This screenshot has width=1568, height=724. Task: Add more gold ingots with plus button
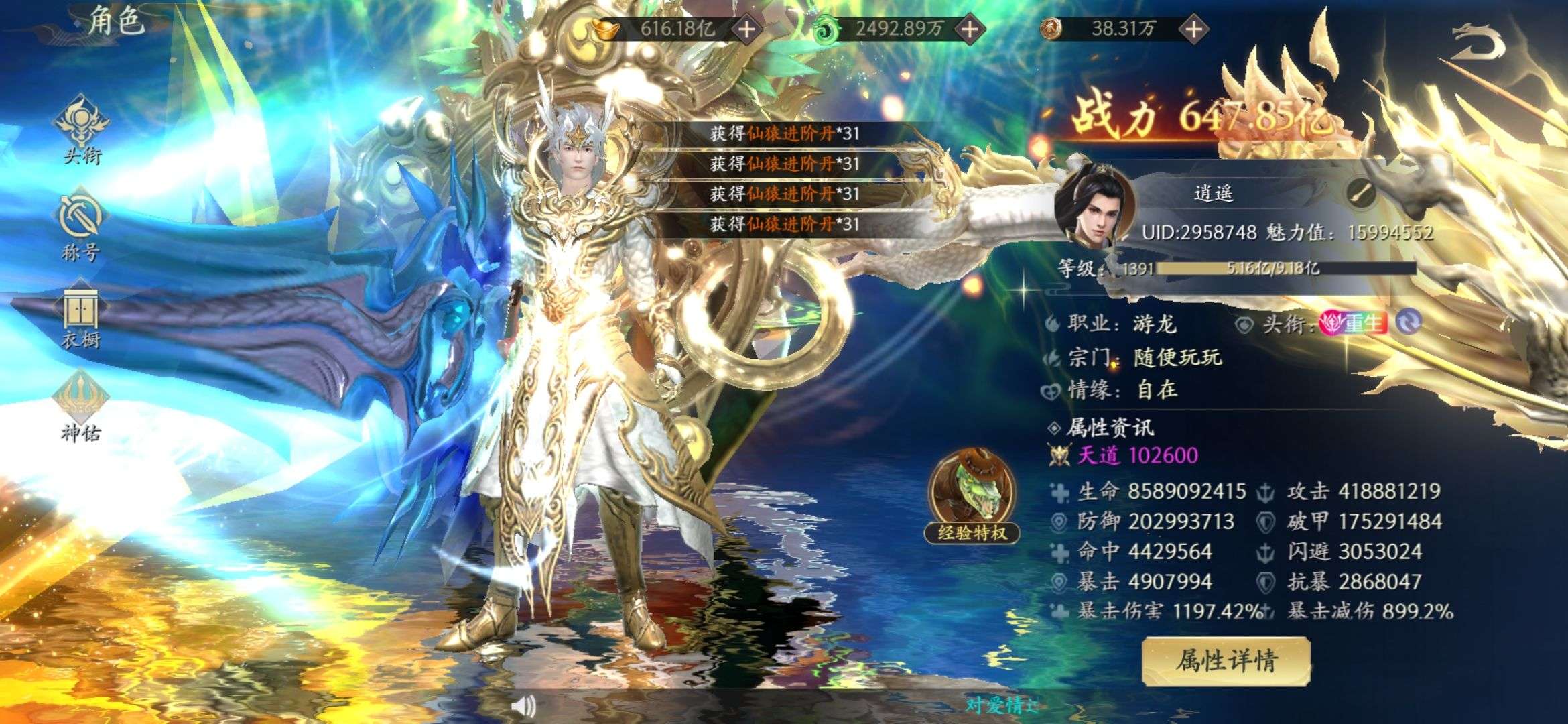[746, 29]
